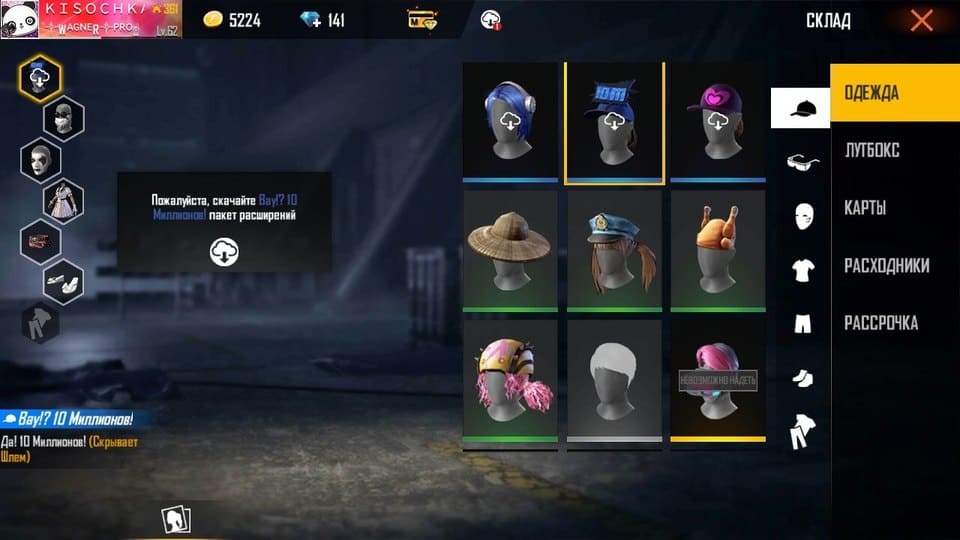The image size is (960, 540).
Task: Select the blue hair with headphones item
Action: click(511, 121)
